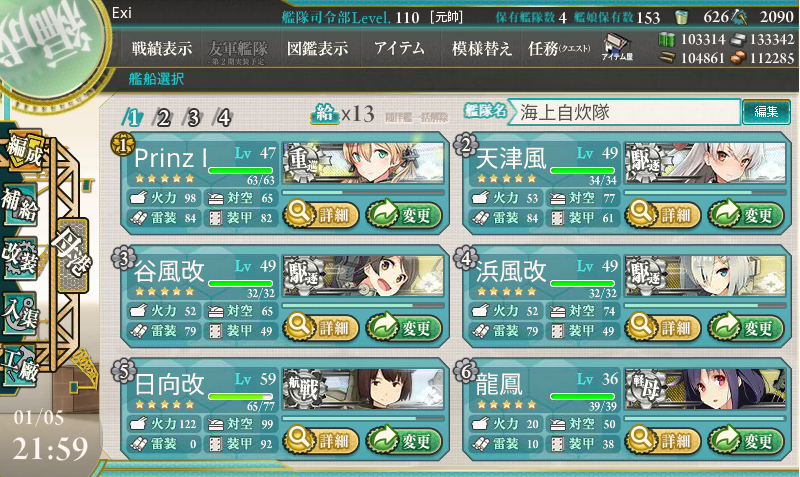Show 詳細 details for 谷風改
This screenshot has width=800, height=477.
320,327
